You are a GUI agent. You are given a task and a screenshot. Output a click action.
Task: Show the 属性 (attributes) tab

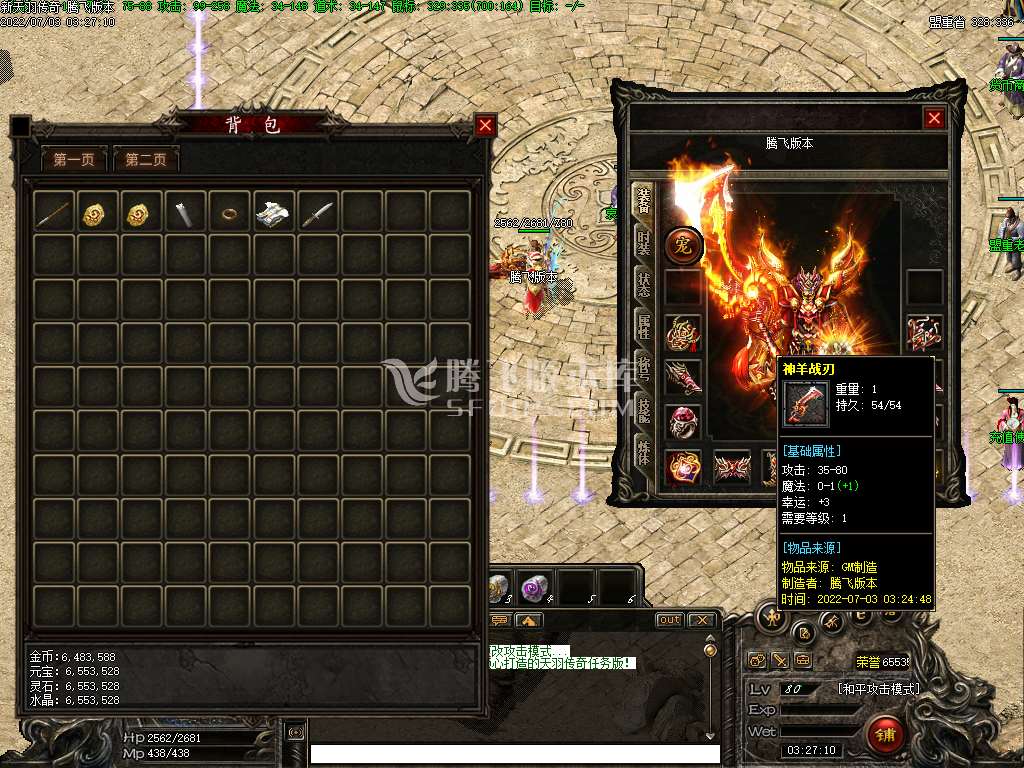(x=643, y=323)
